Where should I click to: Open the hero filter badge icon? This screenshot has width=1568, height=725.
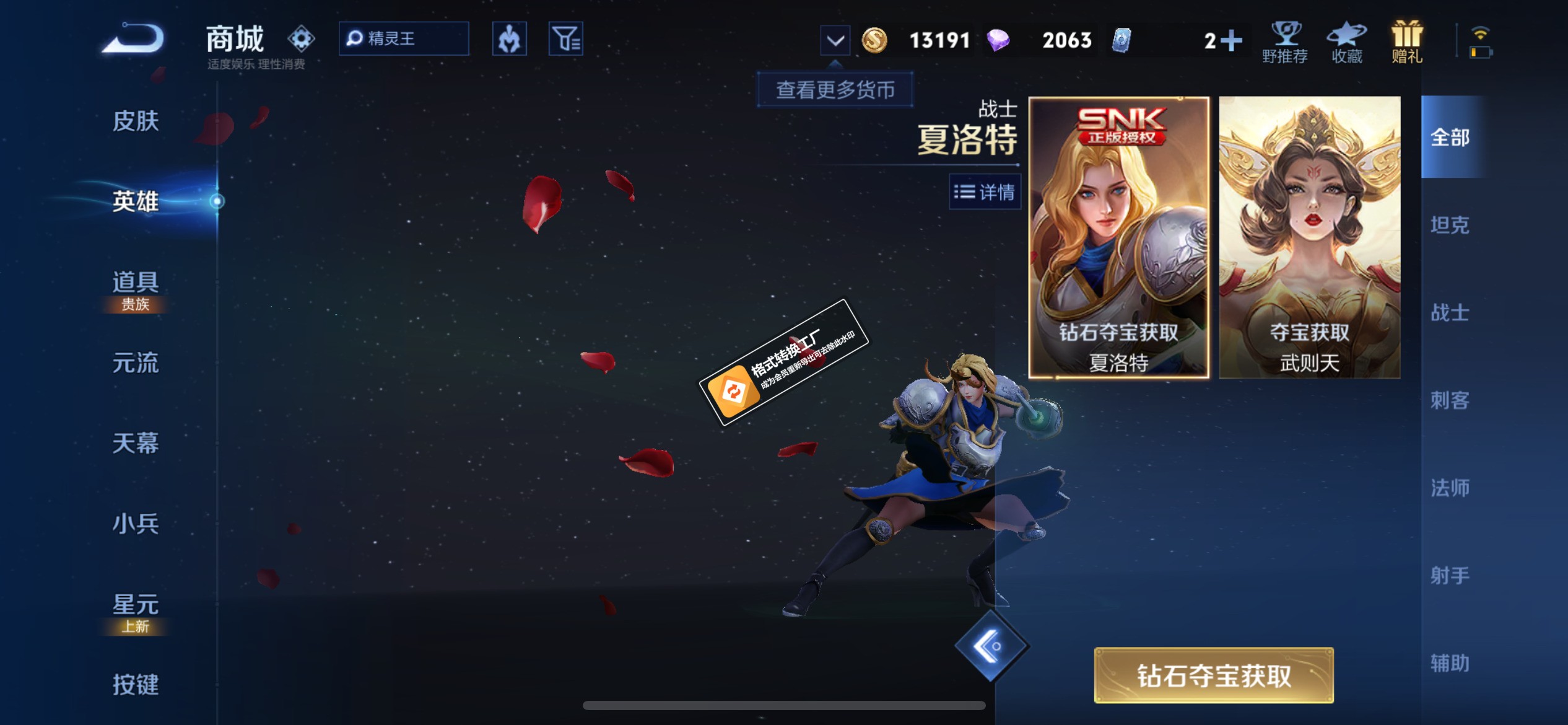point(509,38)
